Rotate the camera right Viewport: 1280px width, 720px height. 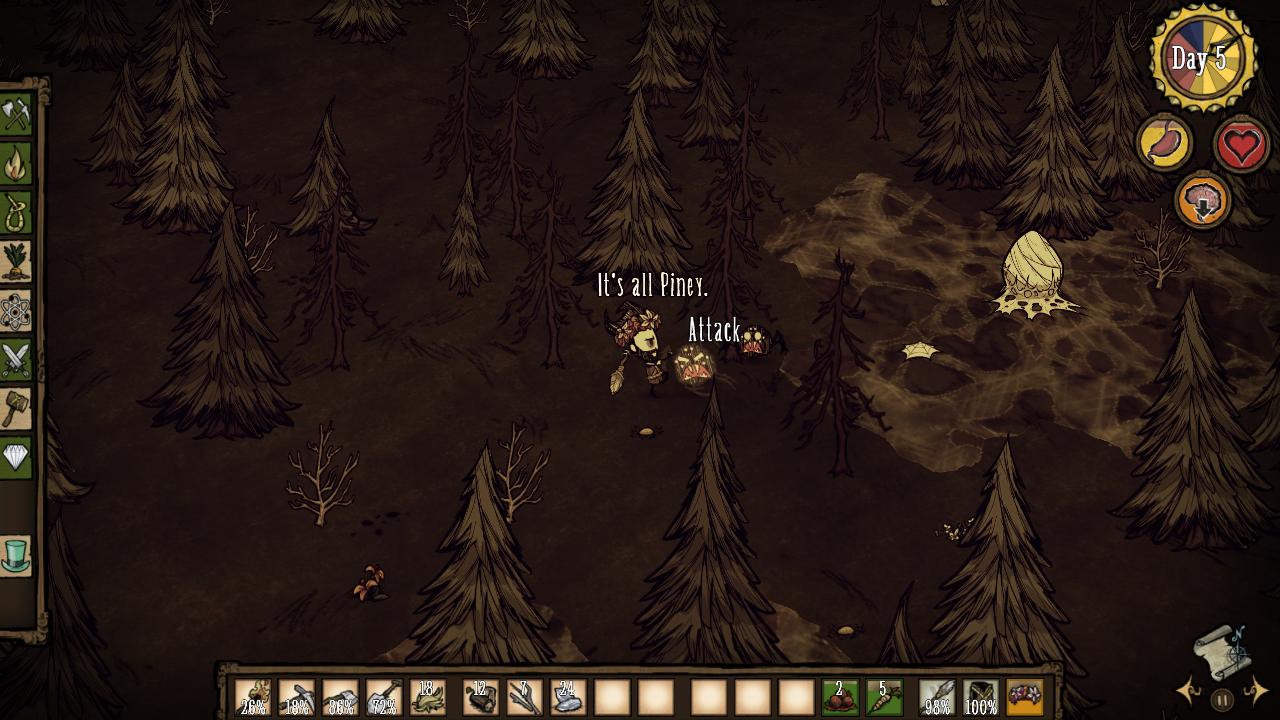tap(1257, 690)
